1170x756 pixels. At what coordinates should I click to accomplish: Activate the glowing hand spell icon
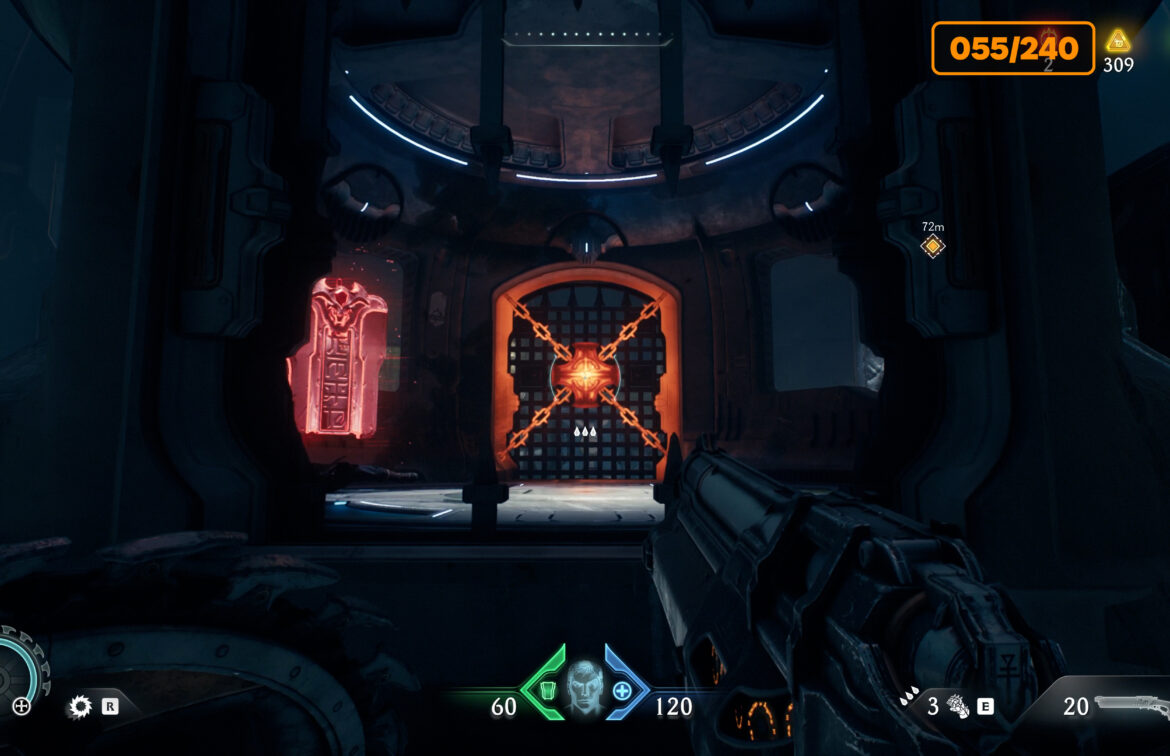click(957, 707)
